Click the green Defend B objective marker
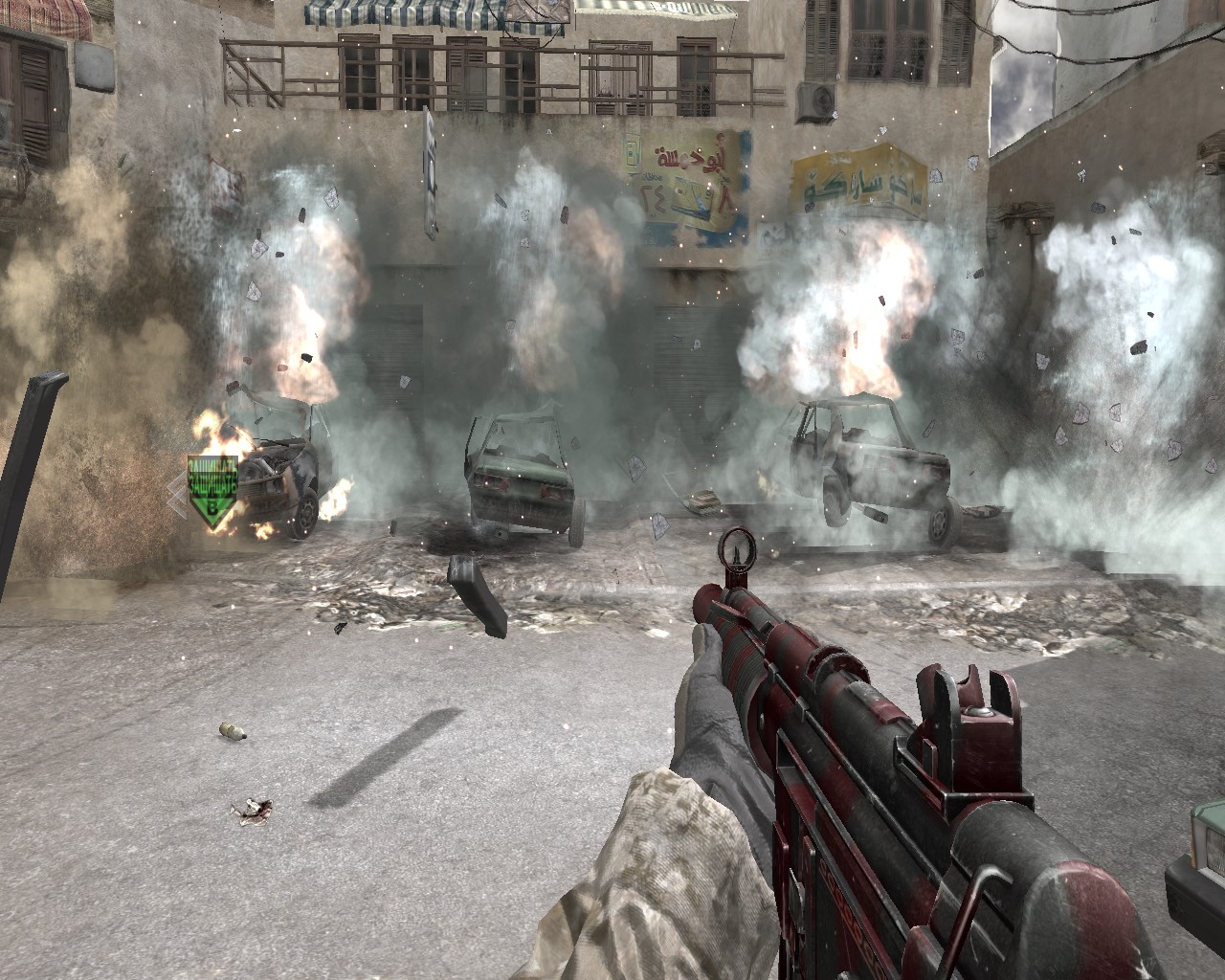 212,490
